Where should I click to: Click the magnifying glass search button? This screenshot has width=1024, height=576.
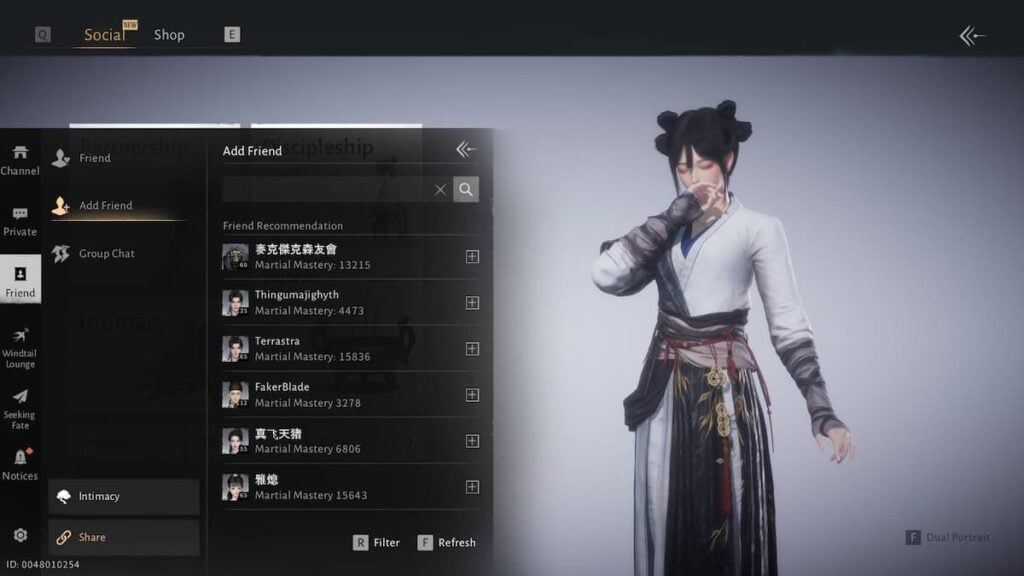tap(466, 190)
